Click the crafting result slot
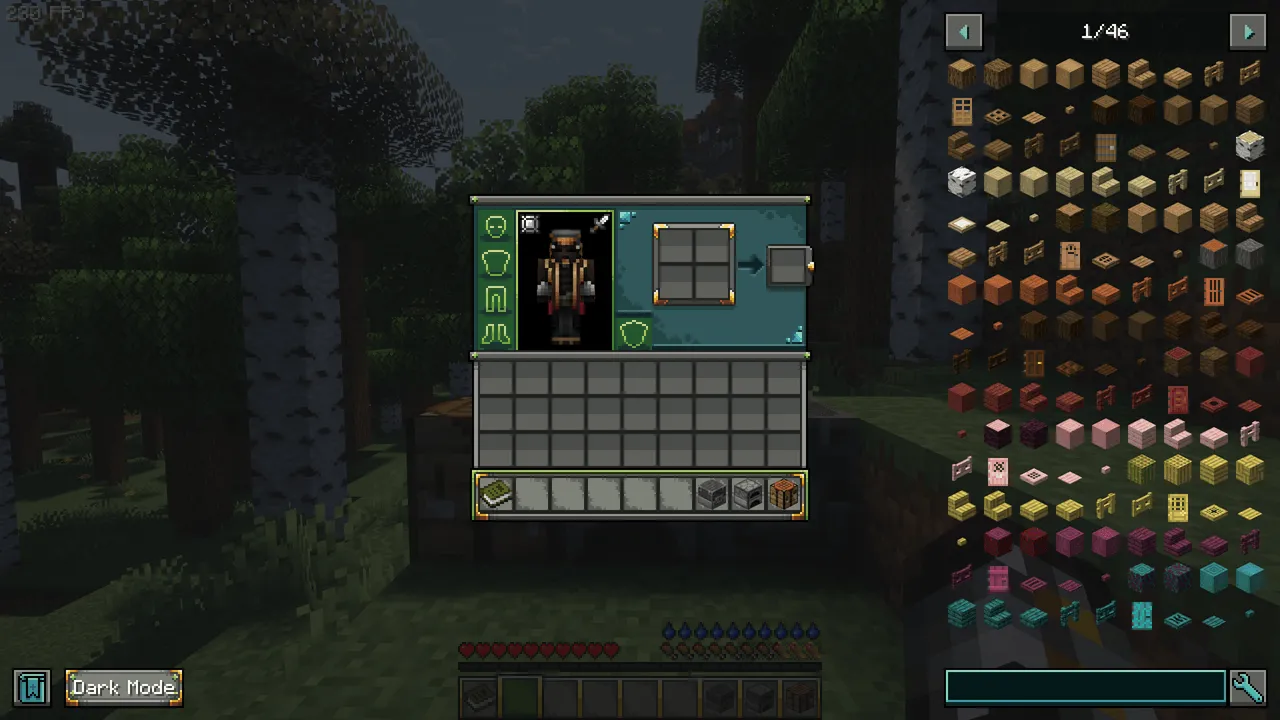The height and width of the screenshot is (720, 1280). pos(789,264)
